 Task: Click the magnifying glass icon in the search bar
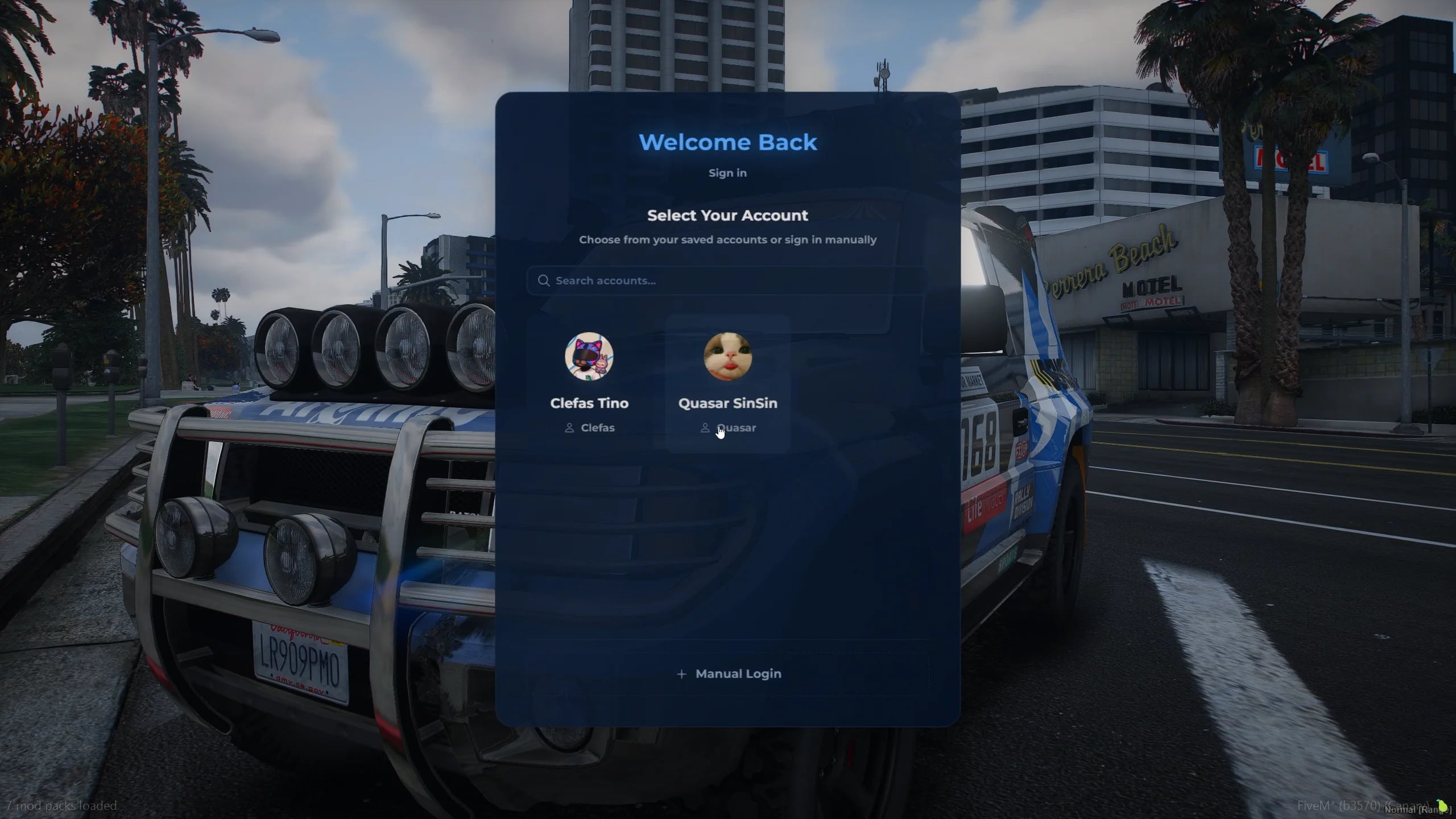click(x=544, y=280)
